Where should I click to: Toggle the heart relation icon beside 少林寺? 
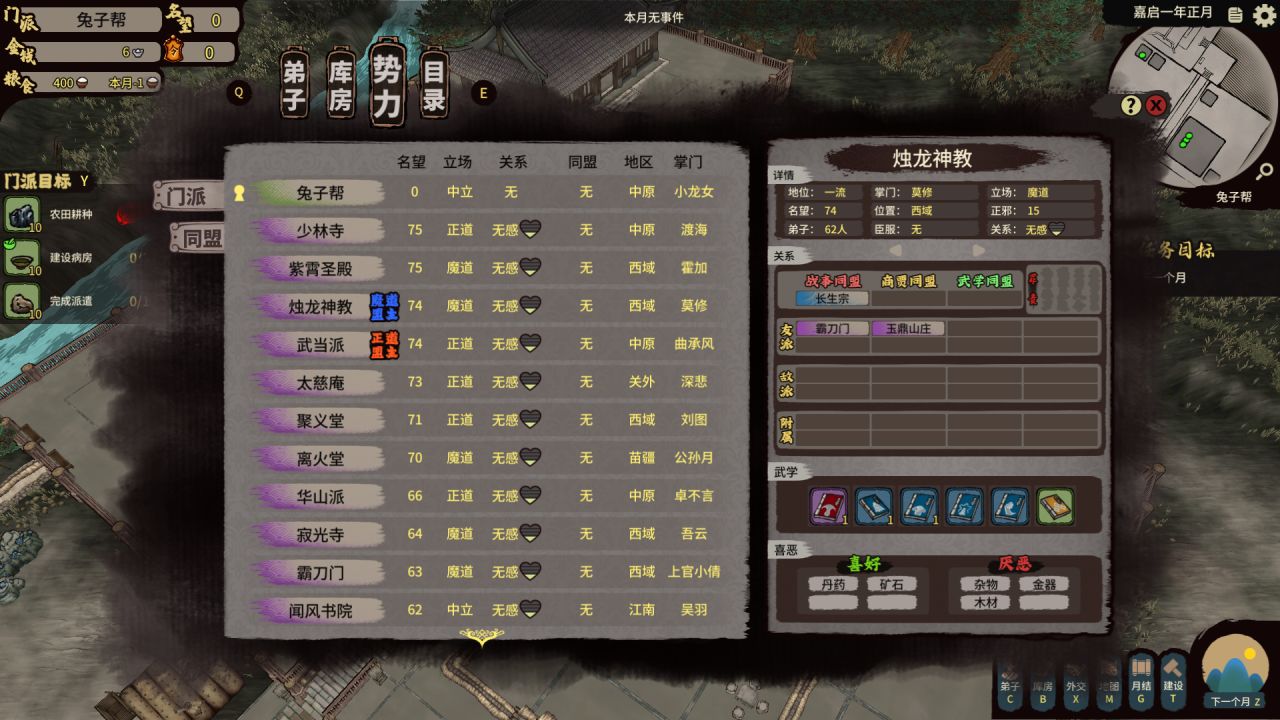530,230
